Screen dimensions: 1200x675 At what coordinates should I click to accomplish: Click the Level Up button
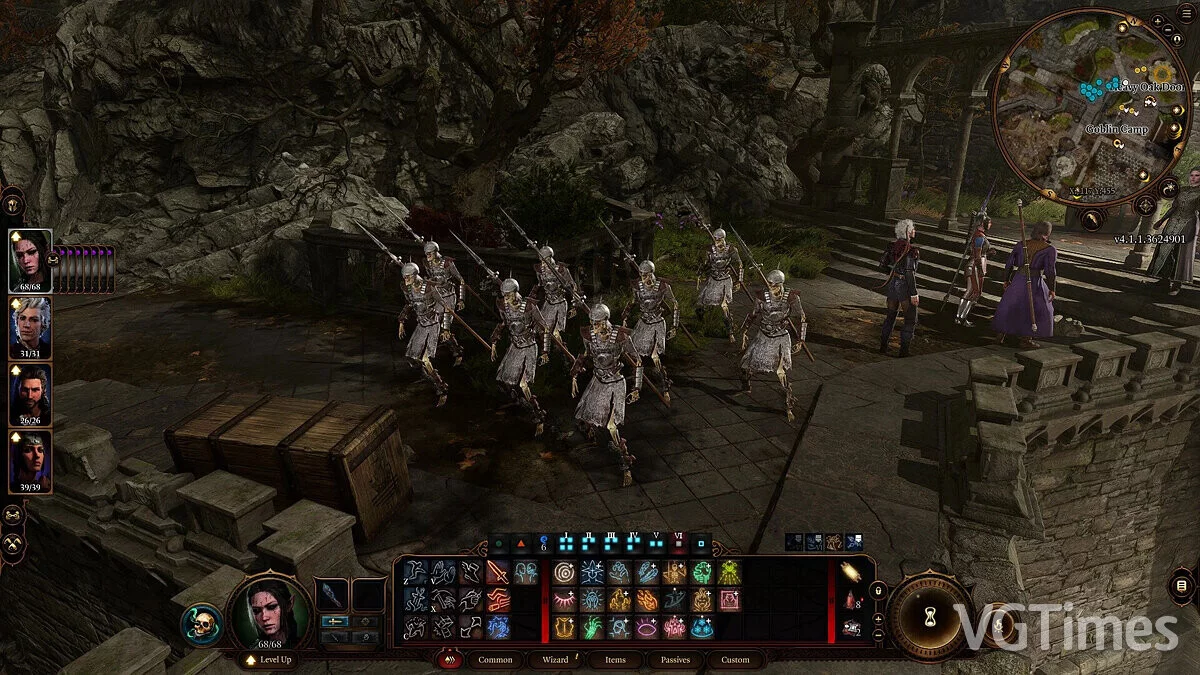click(x=268, y=660)
